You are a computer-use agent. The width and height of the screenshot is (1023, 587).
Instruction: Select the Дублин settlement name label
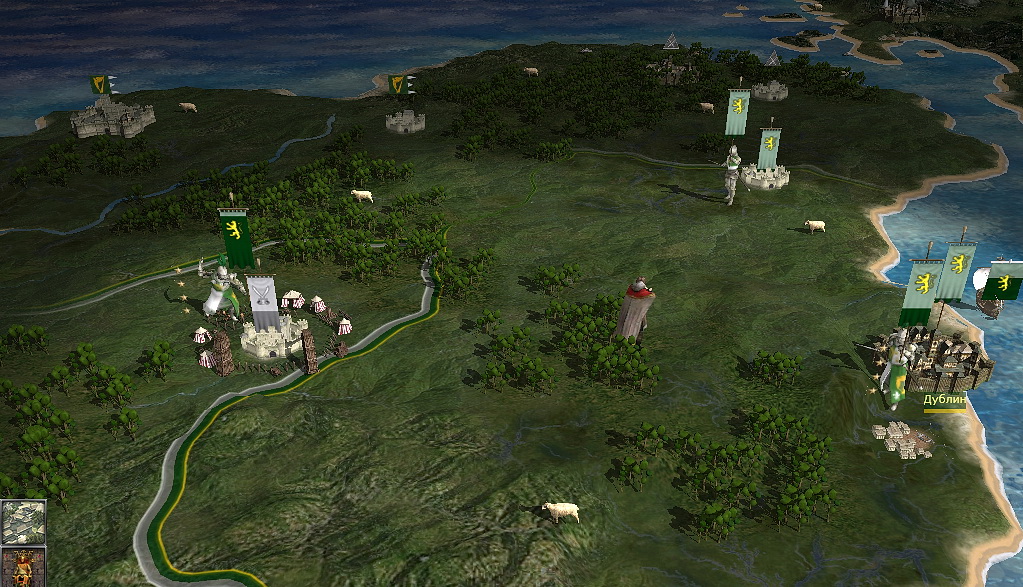[x=944, y=399]
